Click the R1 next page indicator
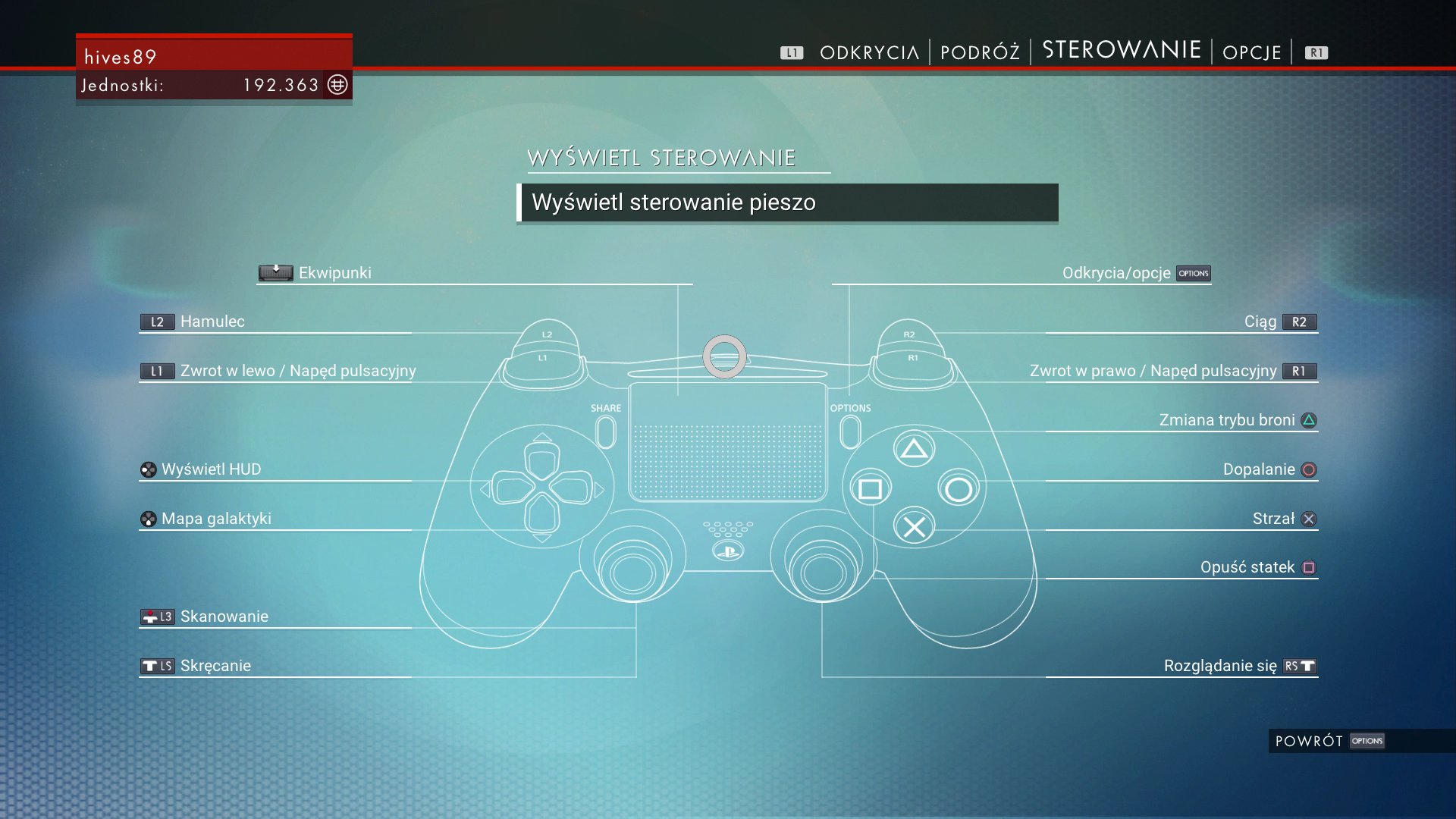Image resolution: width=1456 pixels, height=819 pixels. tap(1315, 52)
